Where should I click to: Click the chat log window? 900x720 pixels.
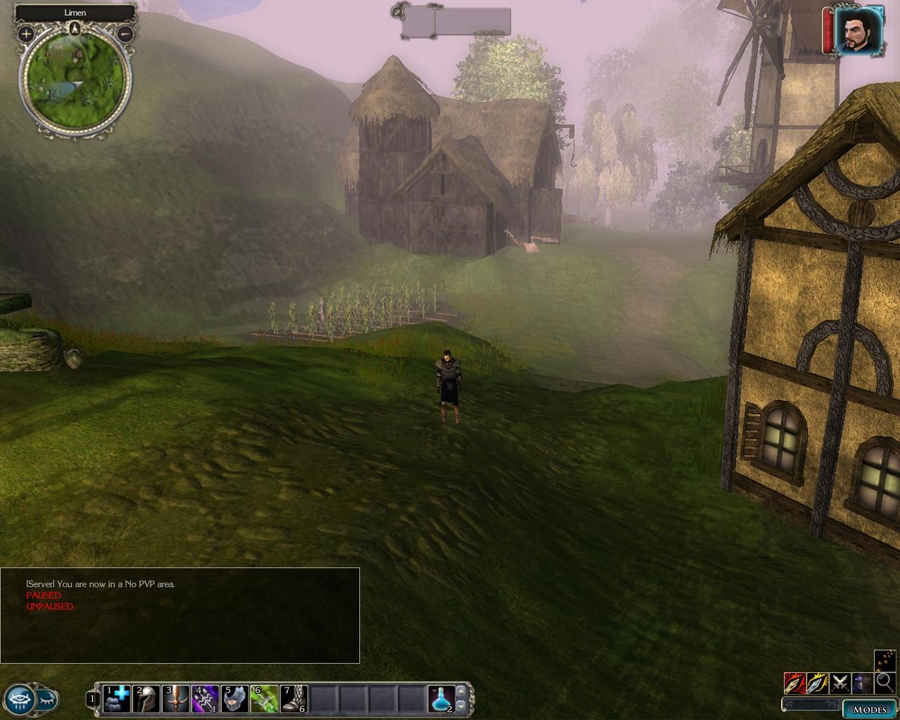(x=180, y=615)
